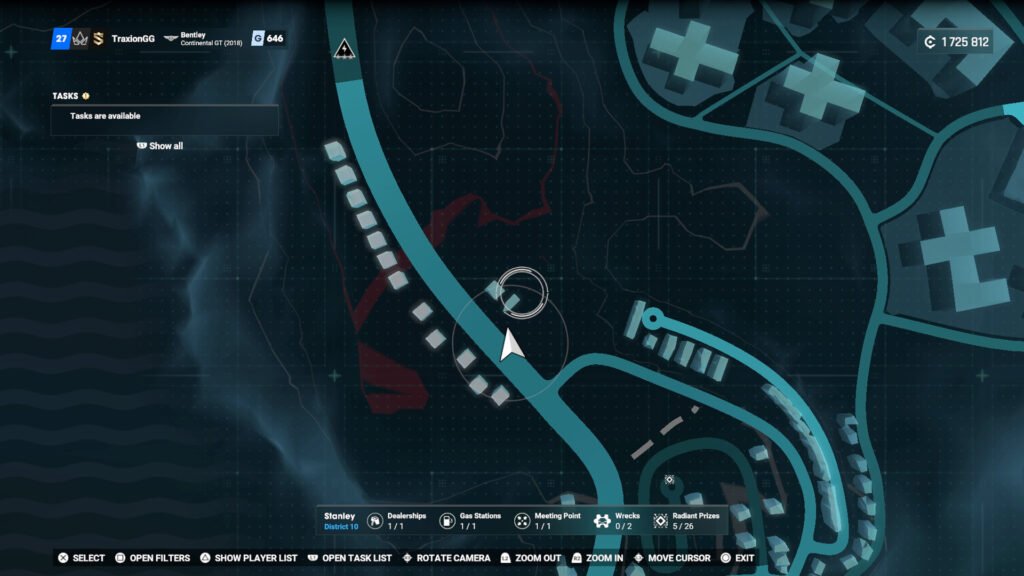1024x576 pixels.
Task: Open the Tasks are available panel
Action: click(164, 117)
